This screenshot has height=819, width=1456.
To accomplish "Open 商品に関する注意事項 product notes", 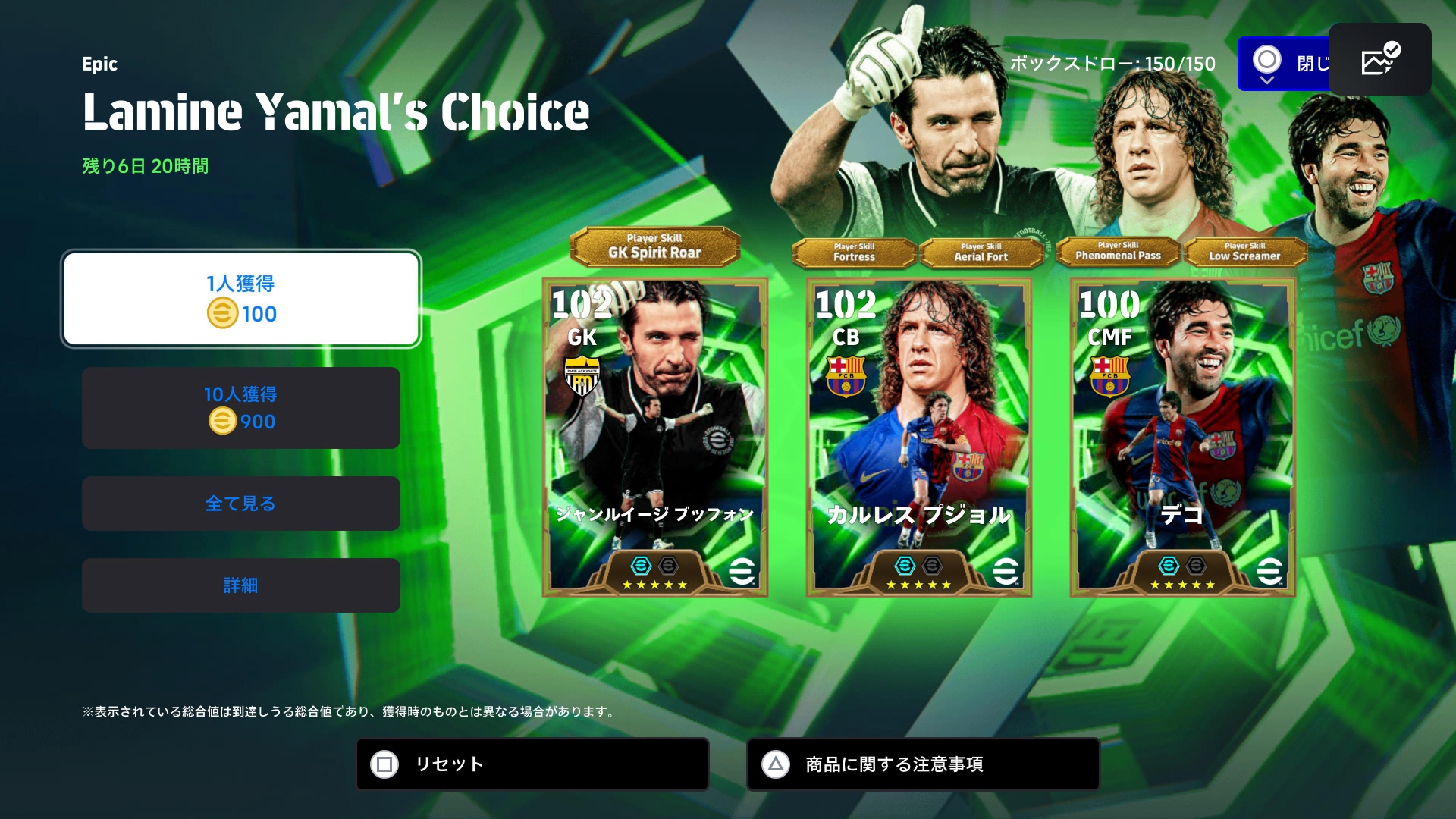I will pyautogui.click(x=923, y=764).
